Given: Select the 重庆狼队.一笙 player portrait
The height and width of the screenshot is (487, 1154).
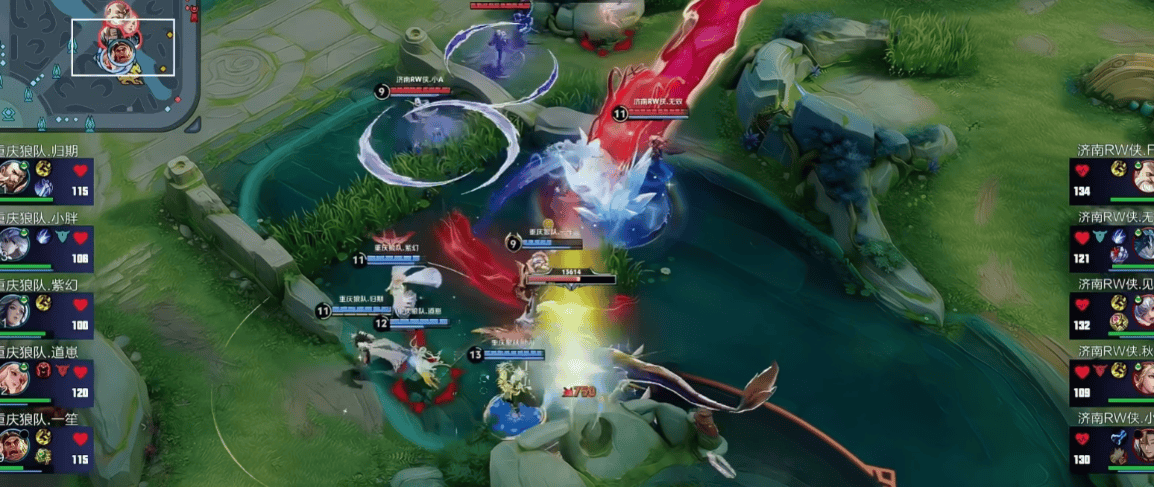Looking at the screenshot, I should (14, 447).
